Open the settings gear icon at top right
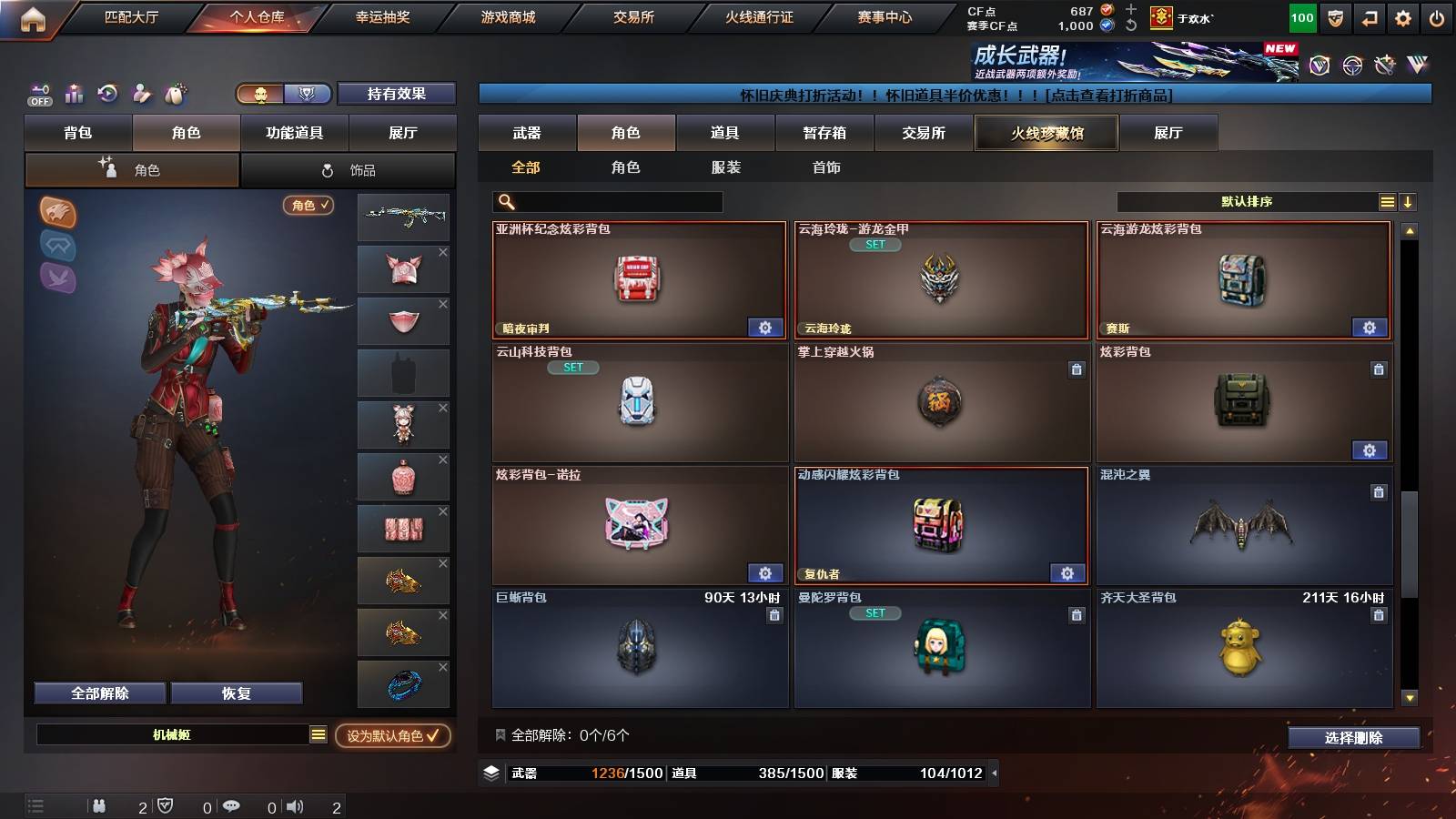 [1403, 16]
